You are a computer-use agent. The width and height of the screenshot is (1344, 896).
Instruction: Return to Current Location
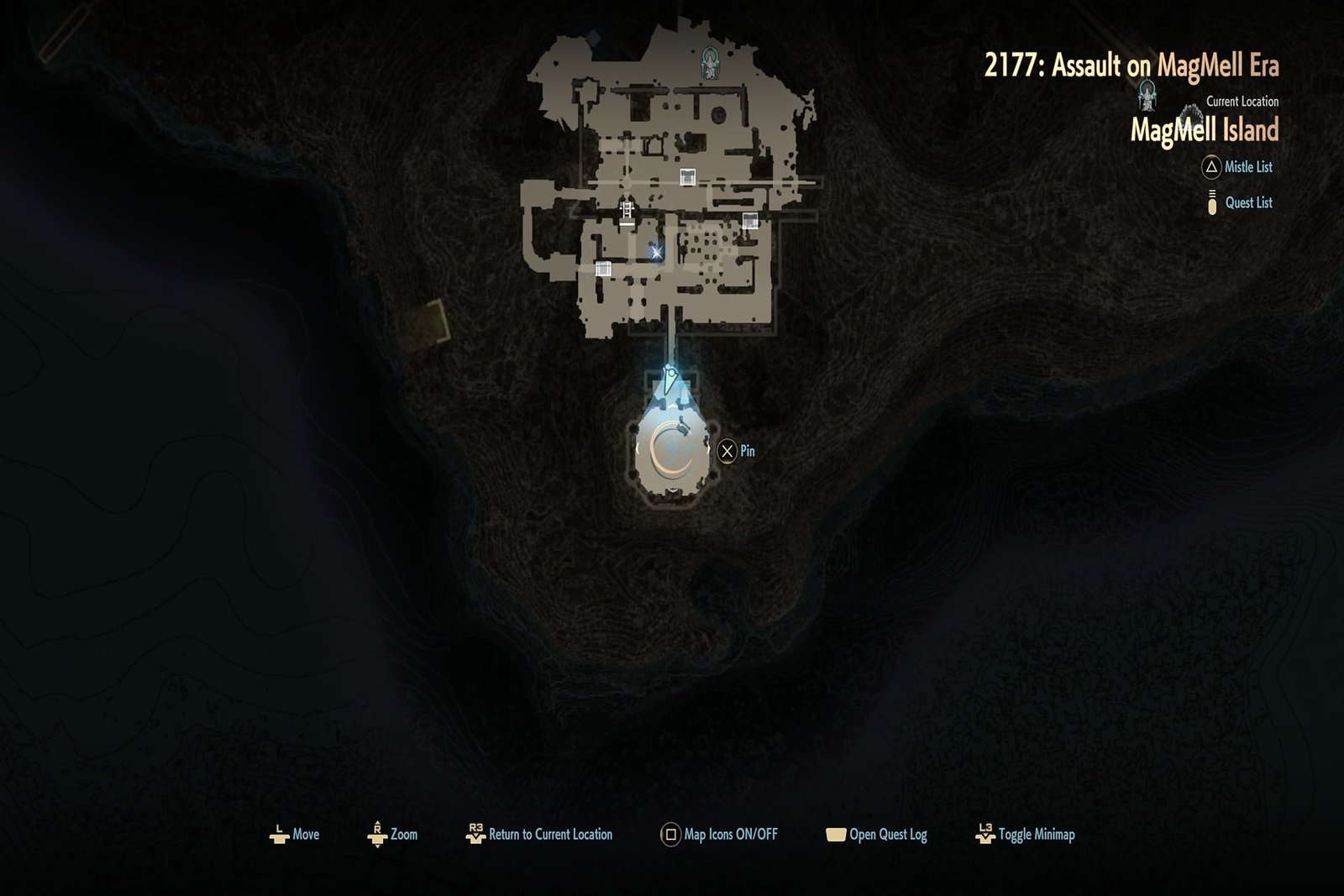click(543, 835)
